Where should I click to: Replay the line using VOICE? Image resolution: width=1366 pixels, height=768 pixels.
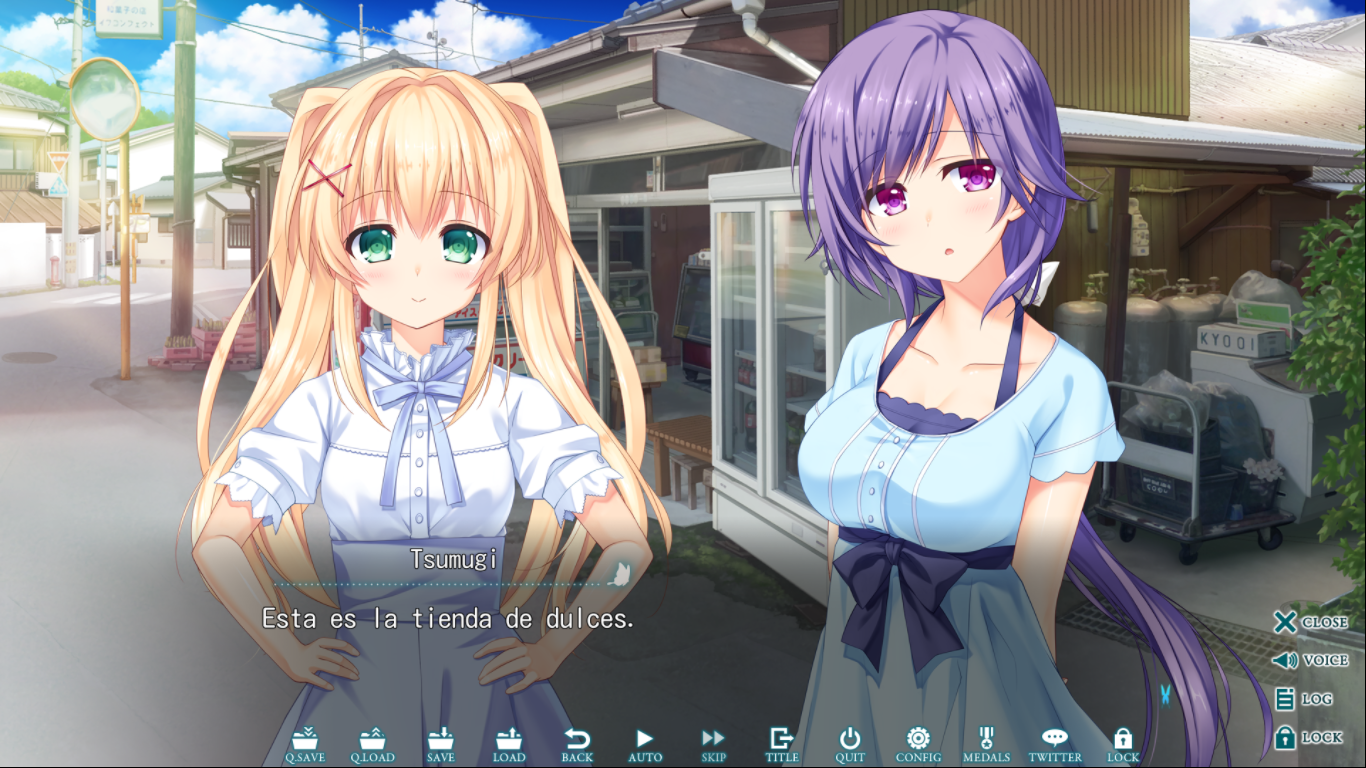(1310, 661)
